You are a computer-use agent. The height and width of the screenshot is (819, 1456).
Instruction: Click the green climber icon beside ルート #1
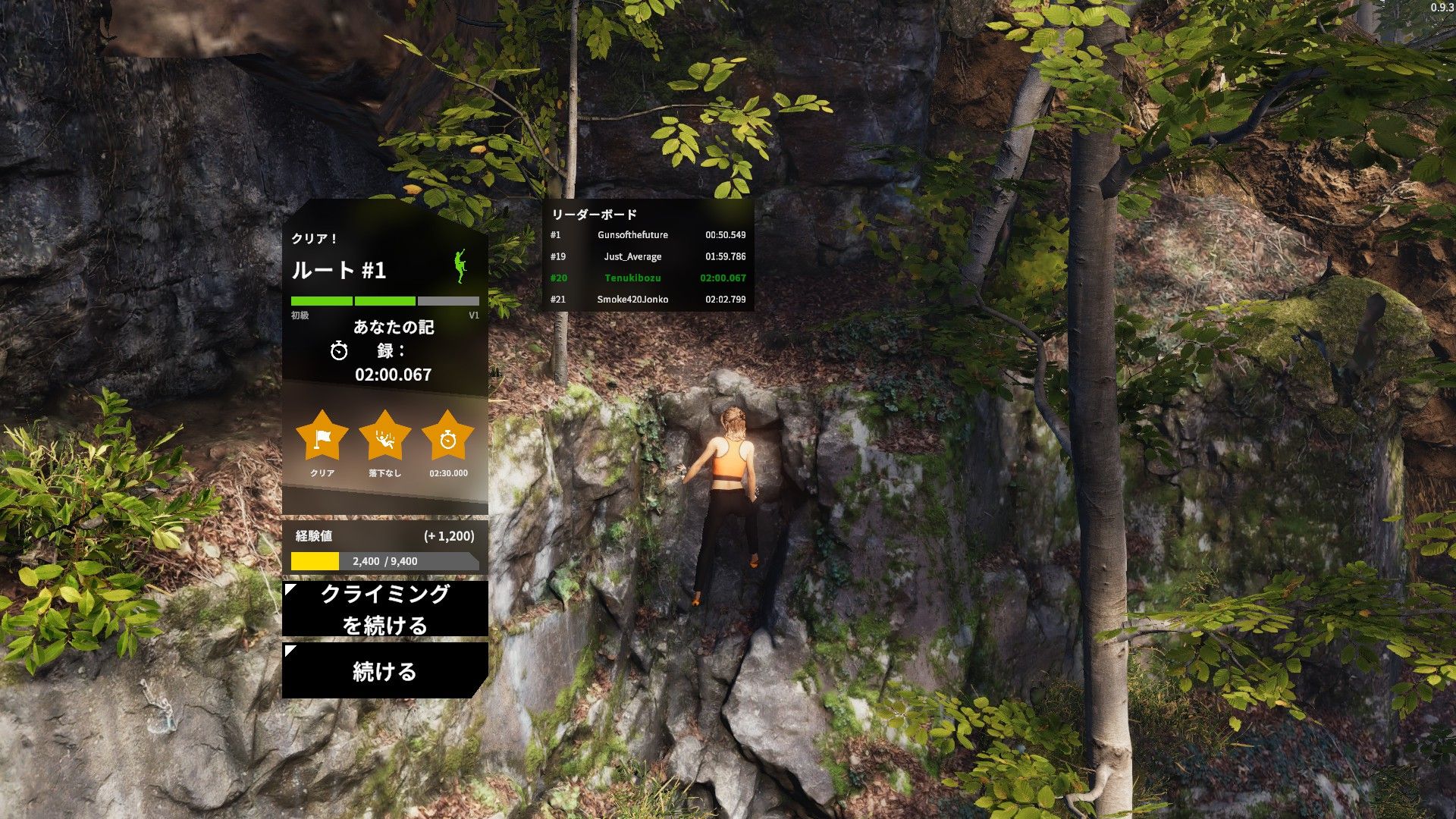coord(460,267)
